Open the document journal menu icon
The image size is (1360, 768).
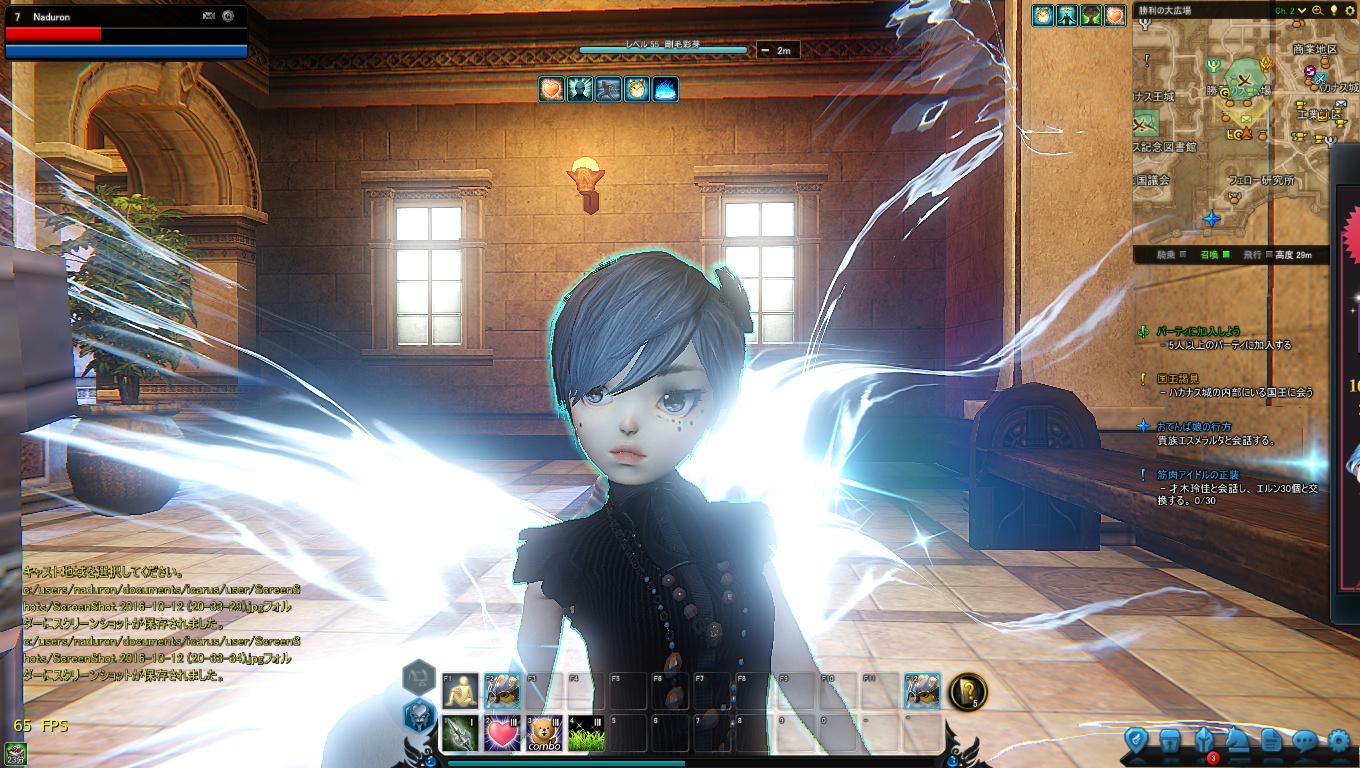click(x=1271, y=741)
